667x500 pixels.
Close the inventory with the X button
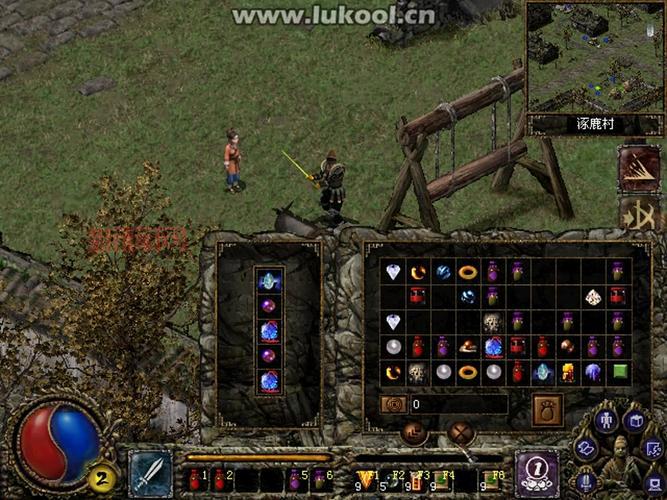click(x=461, y=433)
